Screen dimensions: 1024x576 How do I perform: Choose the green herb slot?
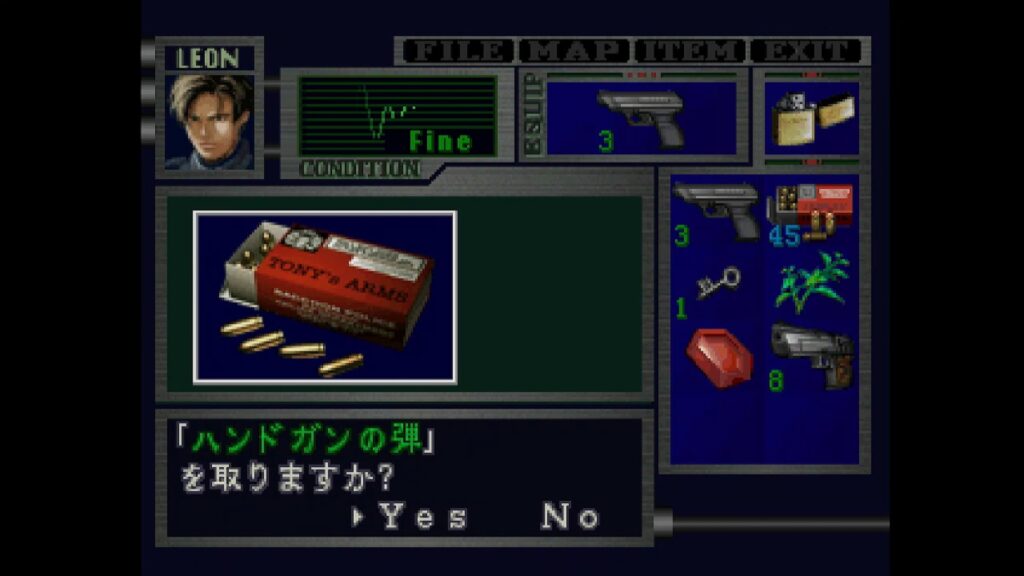pyautogui.click(x=811, y=281)
